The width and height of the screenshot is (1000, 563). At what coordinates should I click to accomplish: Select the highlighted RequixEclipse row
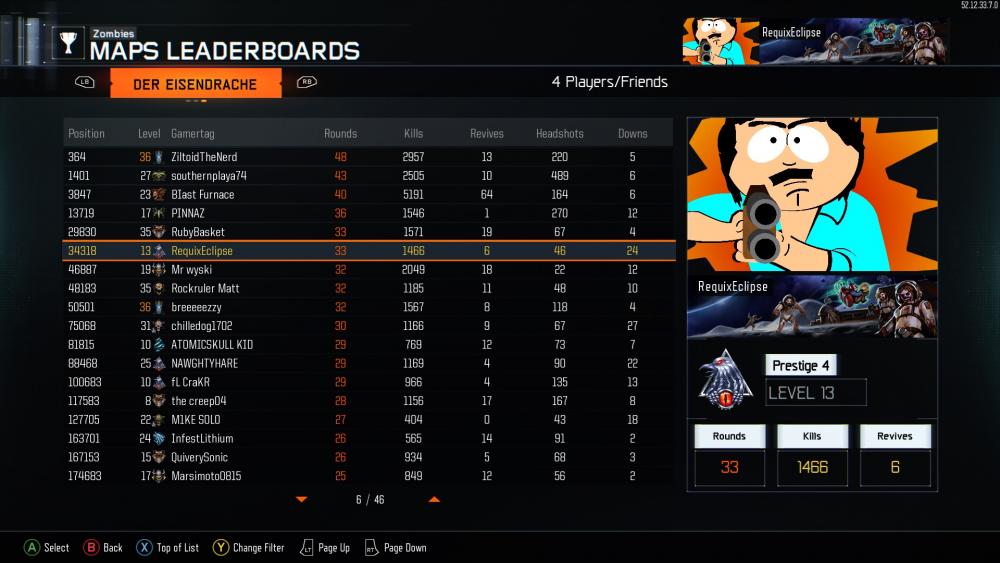(x=368, y=251)
